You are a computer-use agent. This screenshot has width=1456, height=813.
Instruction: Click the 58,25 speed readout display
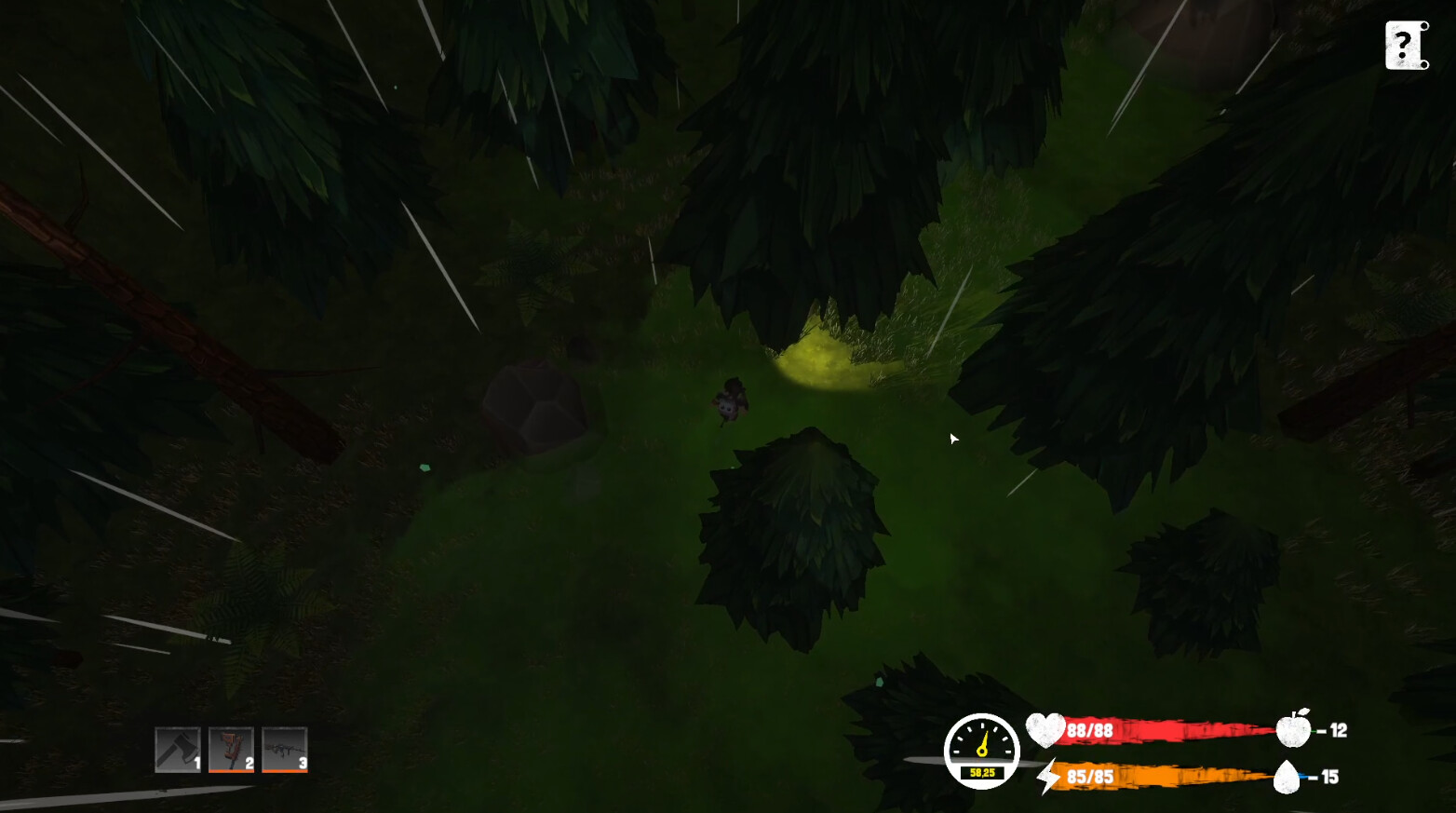tap(981, 771)
